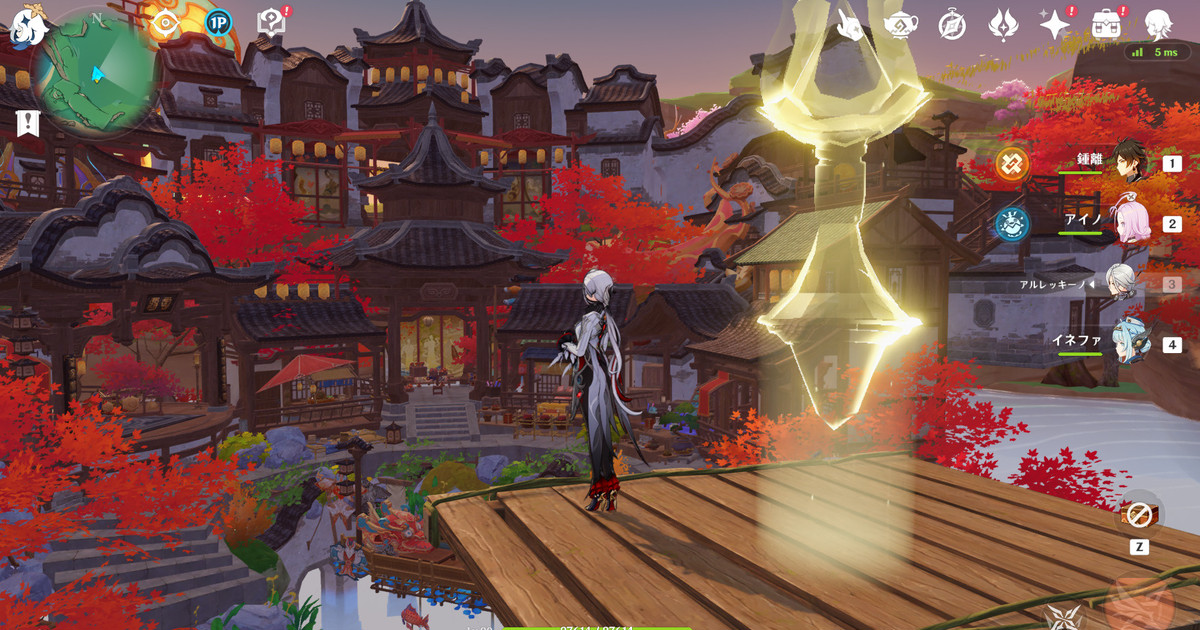This screenshot has height=630, width=1200.
Task: Open the winged Battle Pass icon
Action: click(x=1003, y=25)
